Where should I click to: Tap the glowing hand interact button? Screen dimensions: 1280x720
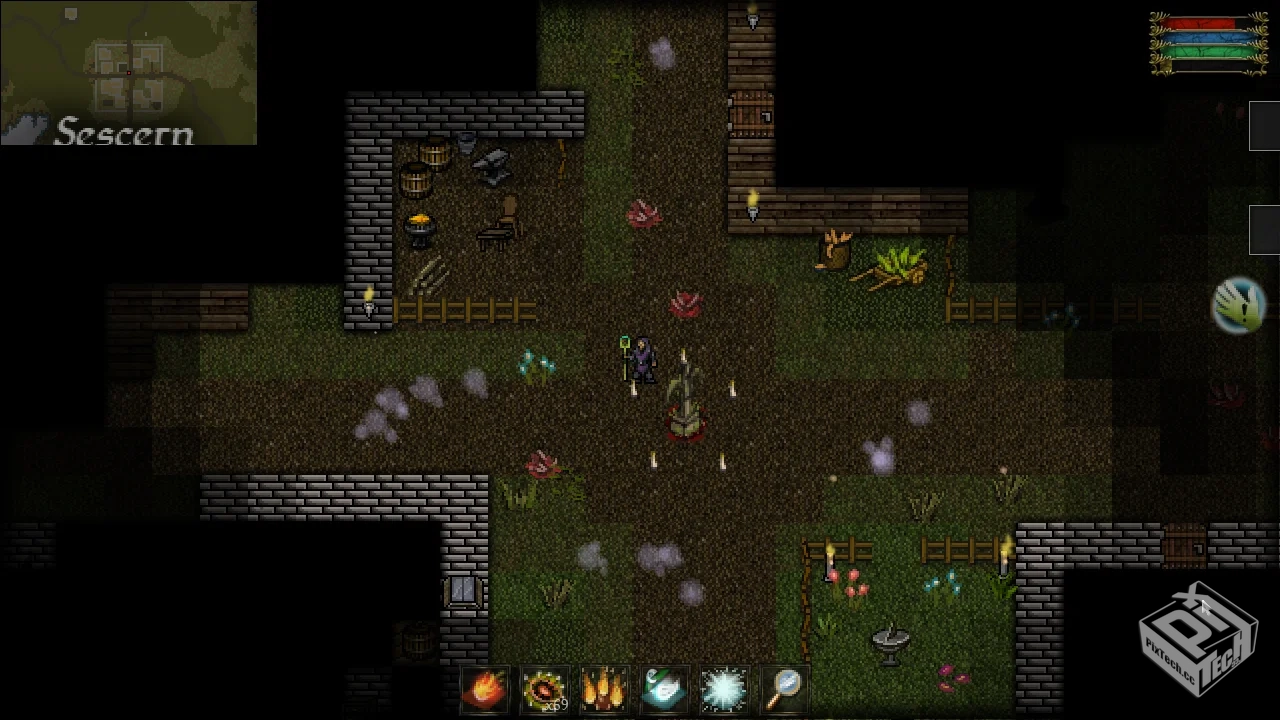(x=1240, y=305)
